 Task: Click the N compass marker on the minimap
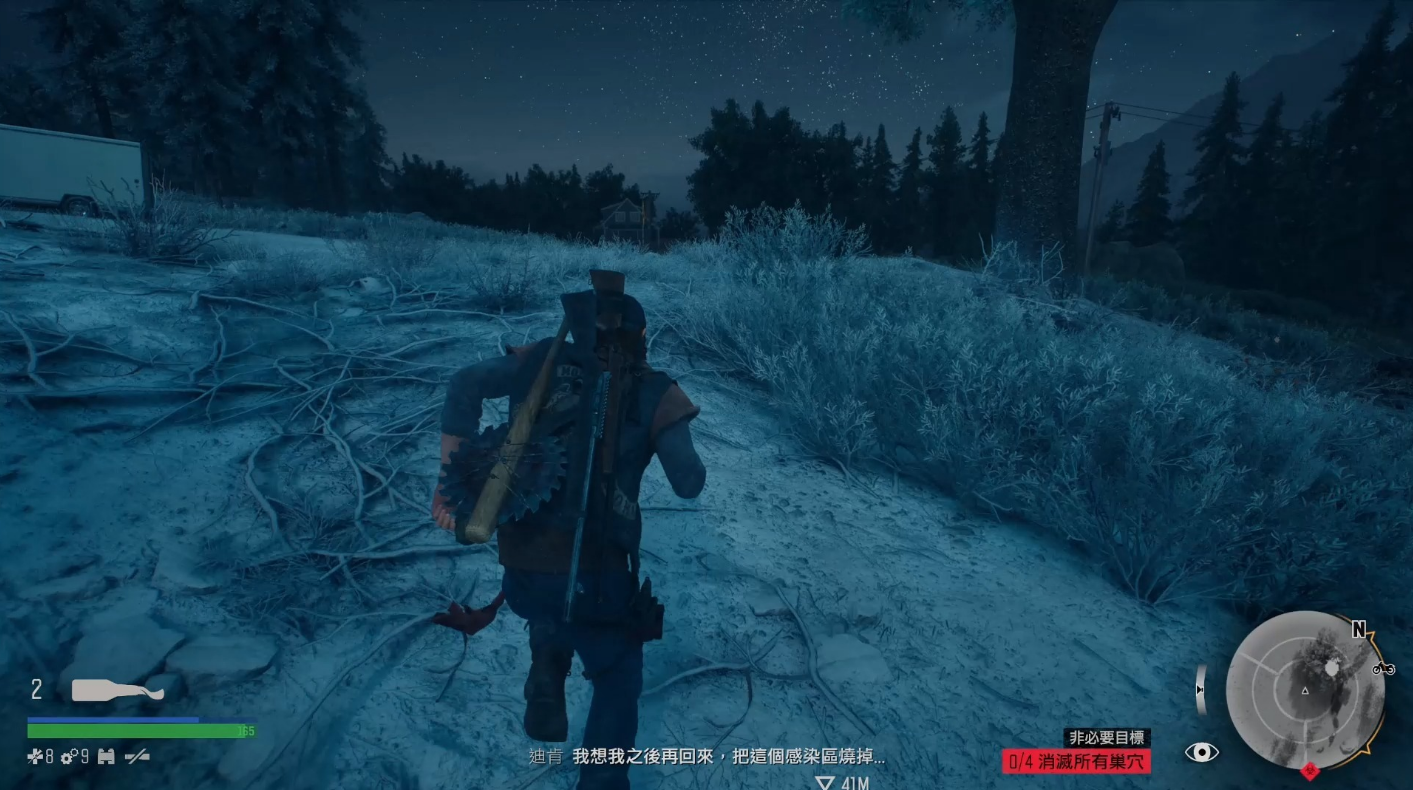click(1358, 629)
